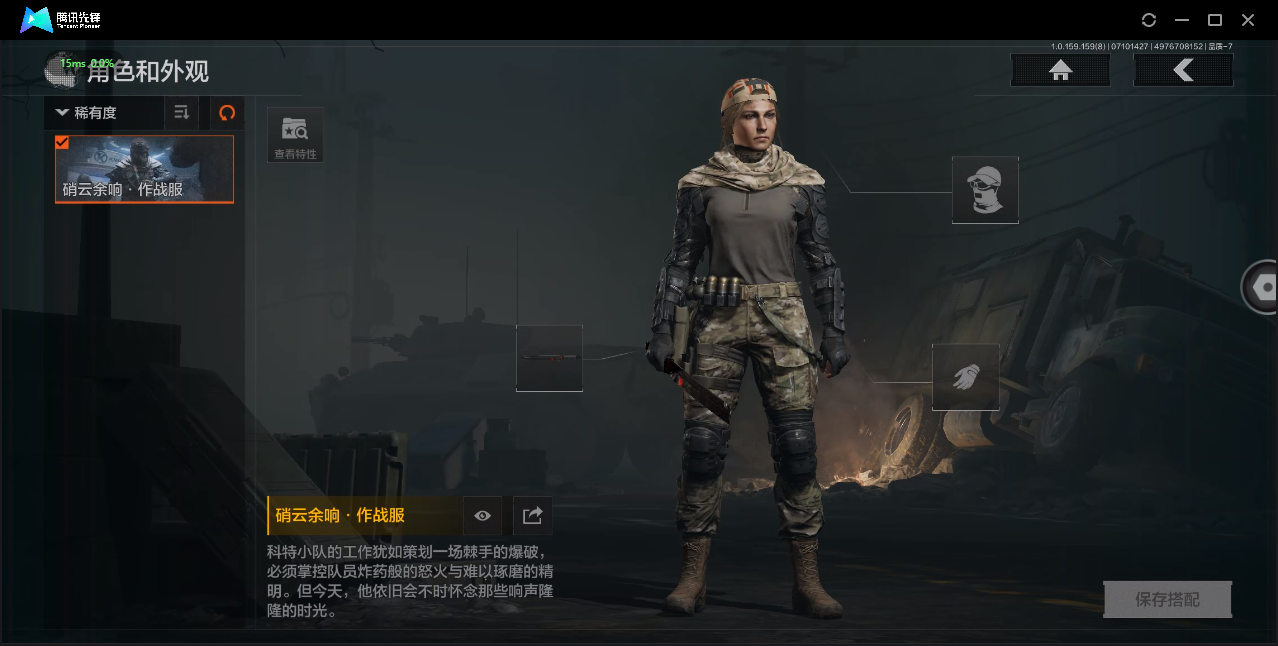Save loadout with 保存搭配 button
This screenshot has height=646, width=1278.
click(x=1167, y=600)
